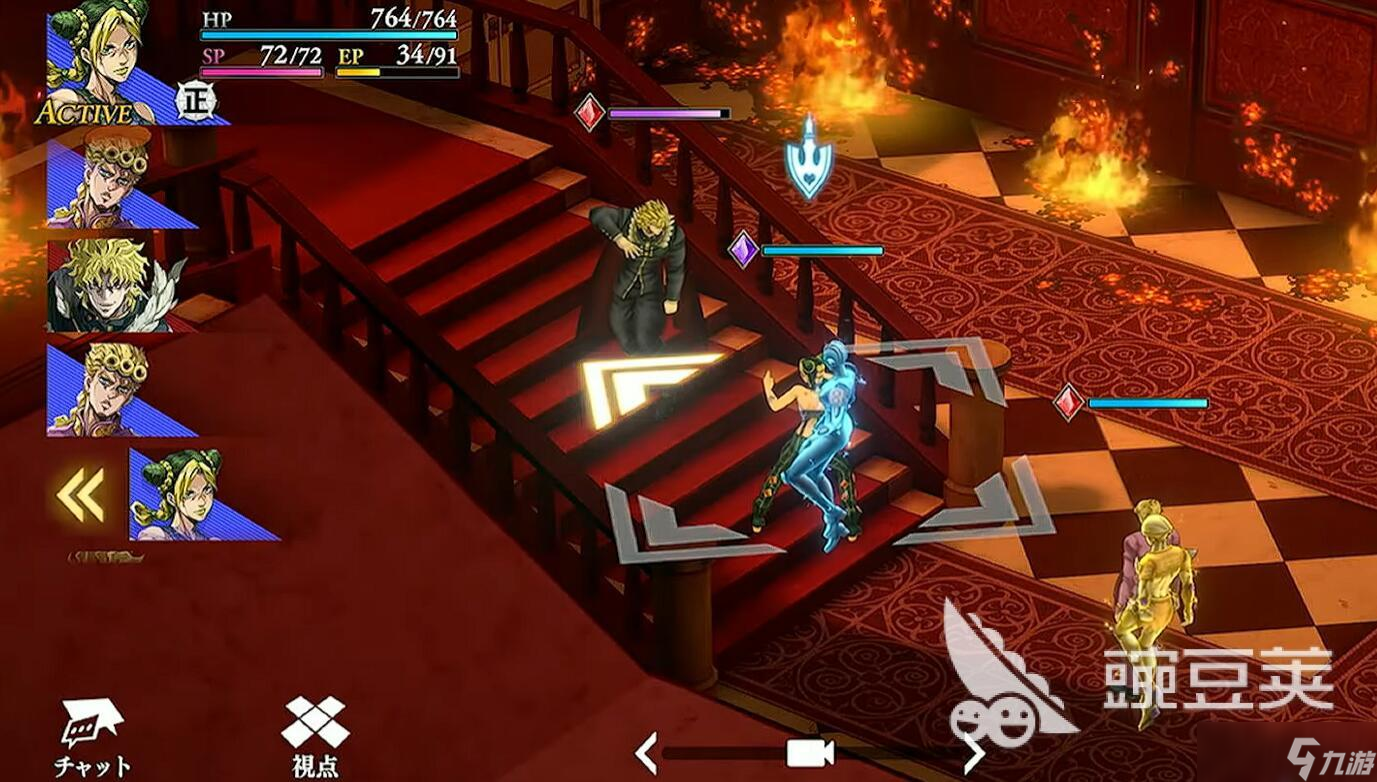Click the 正 badge beside active portrait
The width and height of the screenshot is (1377, 782).
194,100
